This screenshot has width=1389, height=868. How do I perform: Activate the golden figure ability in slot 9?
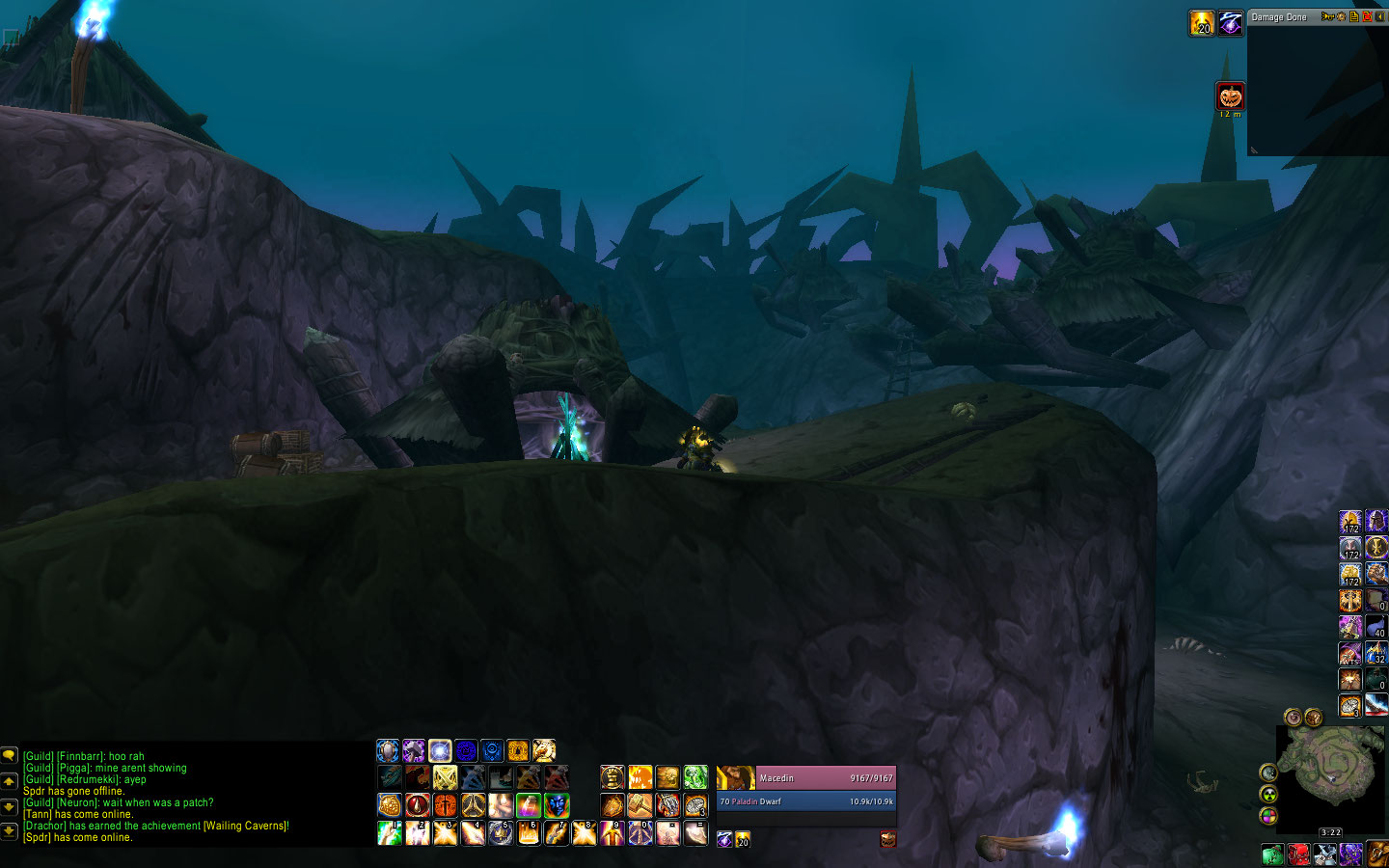[613, 832]
